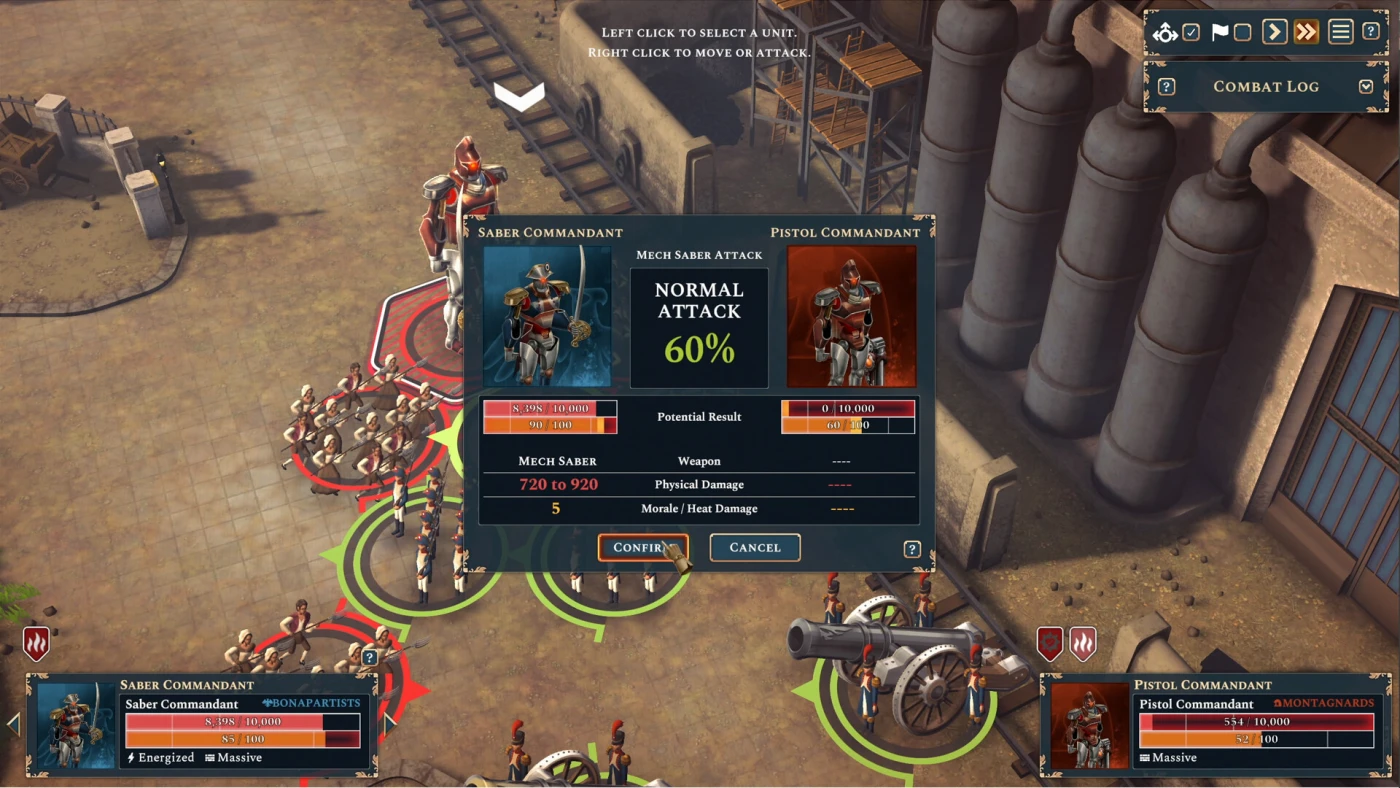Screen dimensions: 1400x788
Task: Click the flame status icon above Saber Commandant panel
Action: pyautogui.click(x=36, y=644)
